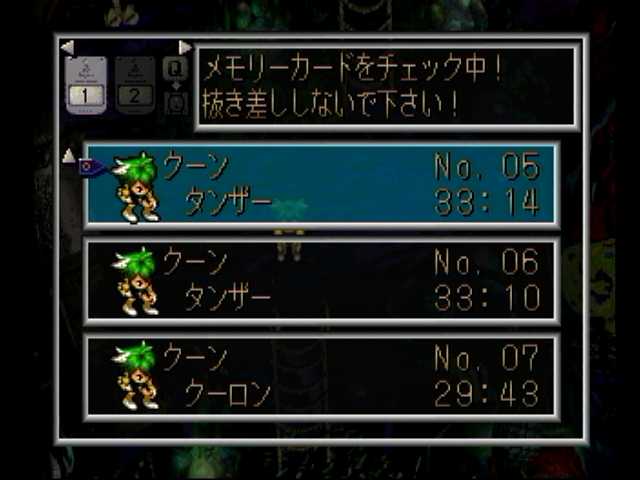Switch to memory card slot 2
Viewport: 640px width, 480px height.
coord(135,84)
